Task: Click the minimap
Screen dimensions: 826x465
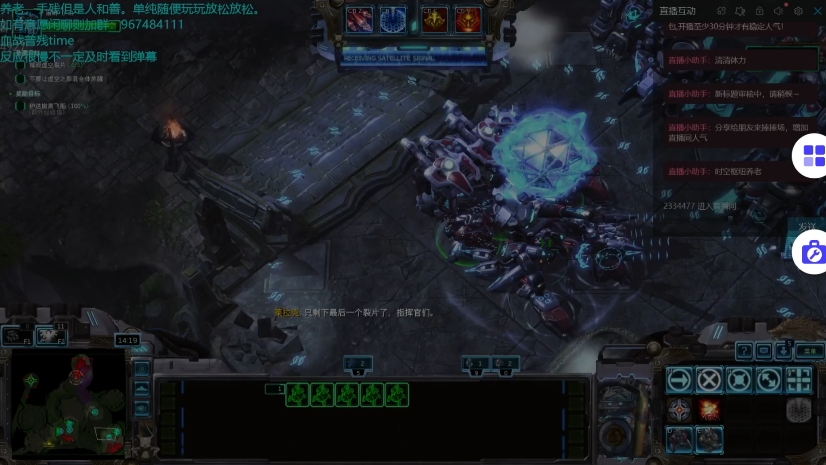Action: click(x=68, y=399)
